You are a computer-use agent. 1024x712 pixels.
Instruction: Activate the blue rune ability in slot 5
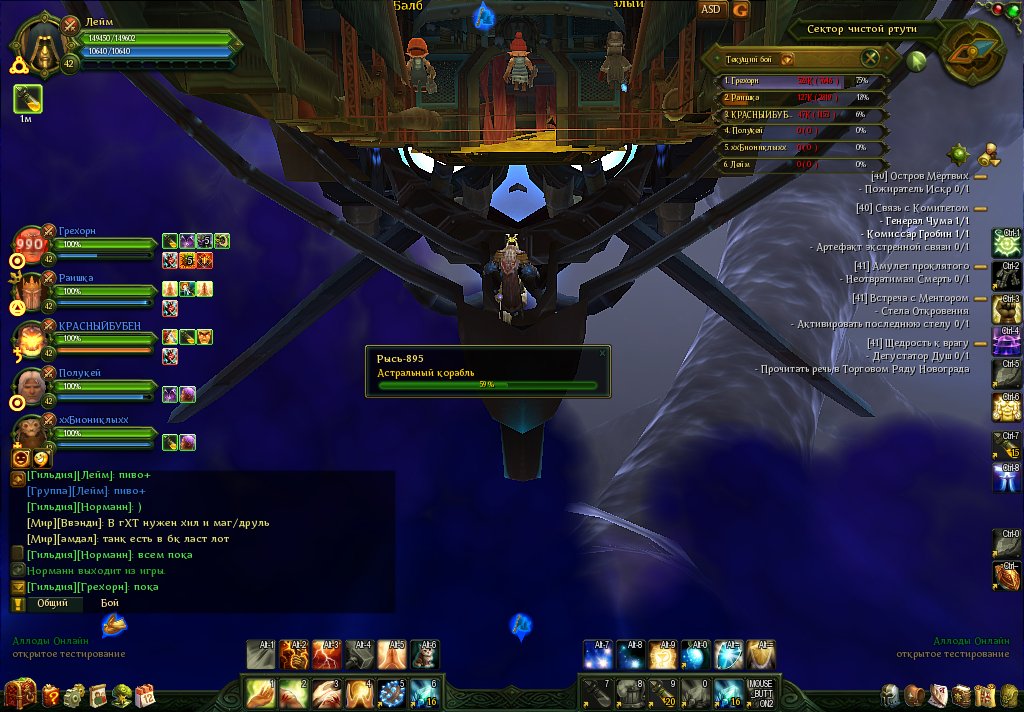coord(391,692)
